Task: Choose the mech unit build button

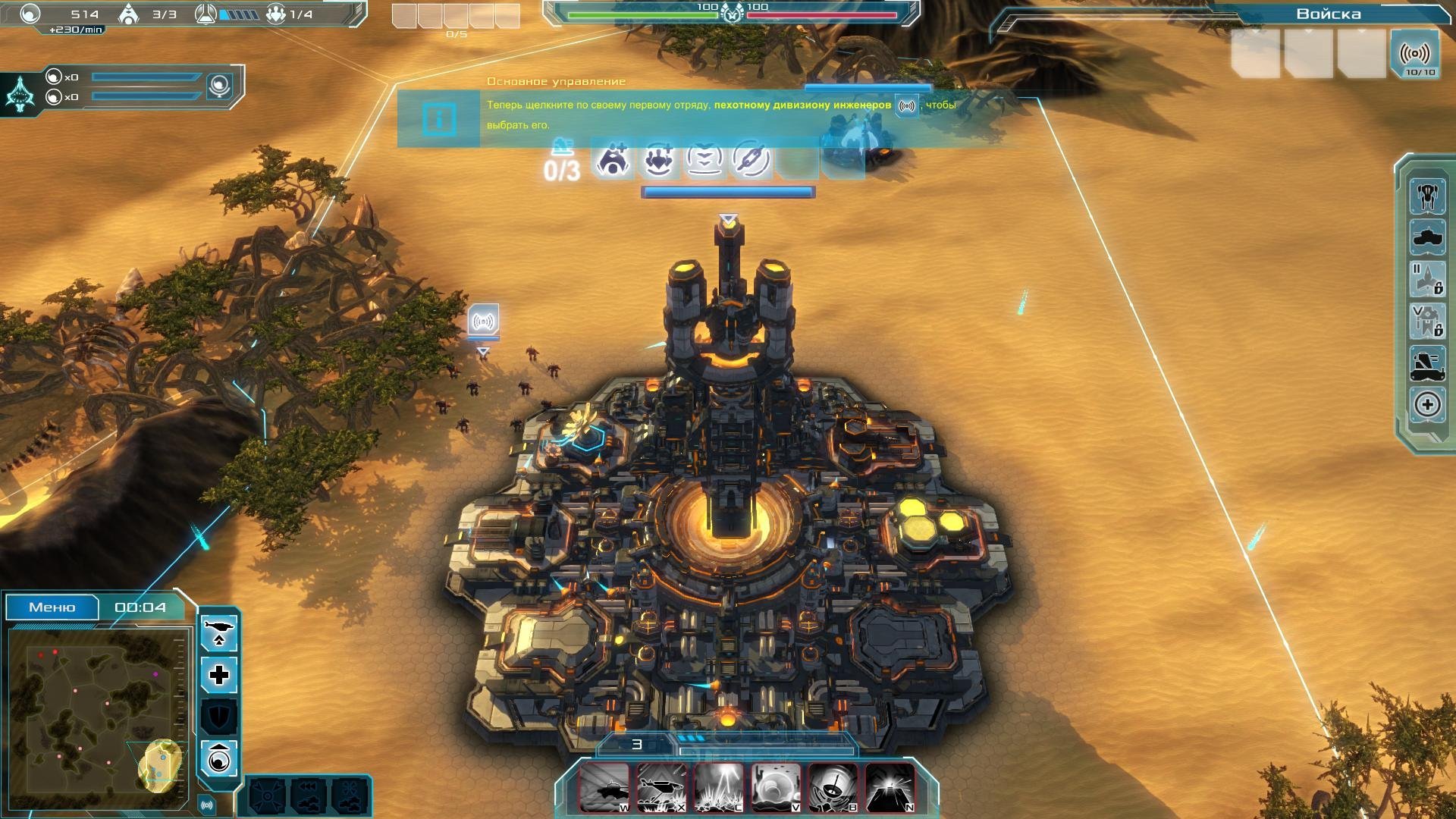Action: click(x=1427, y=196)
